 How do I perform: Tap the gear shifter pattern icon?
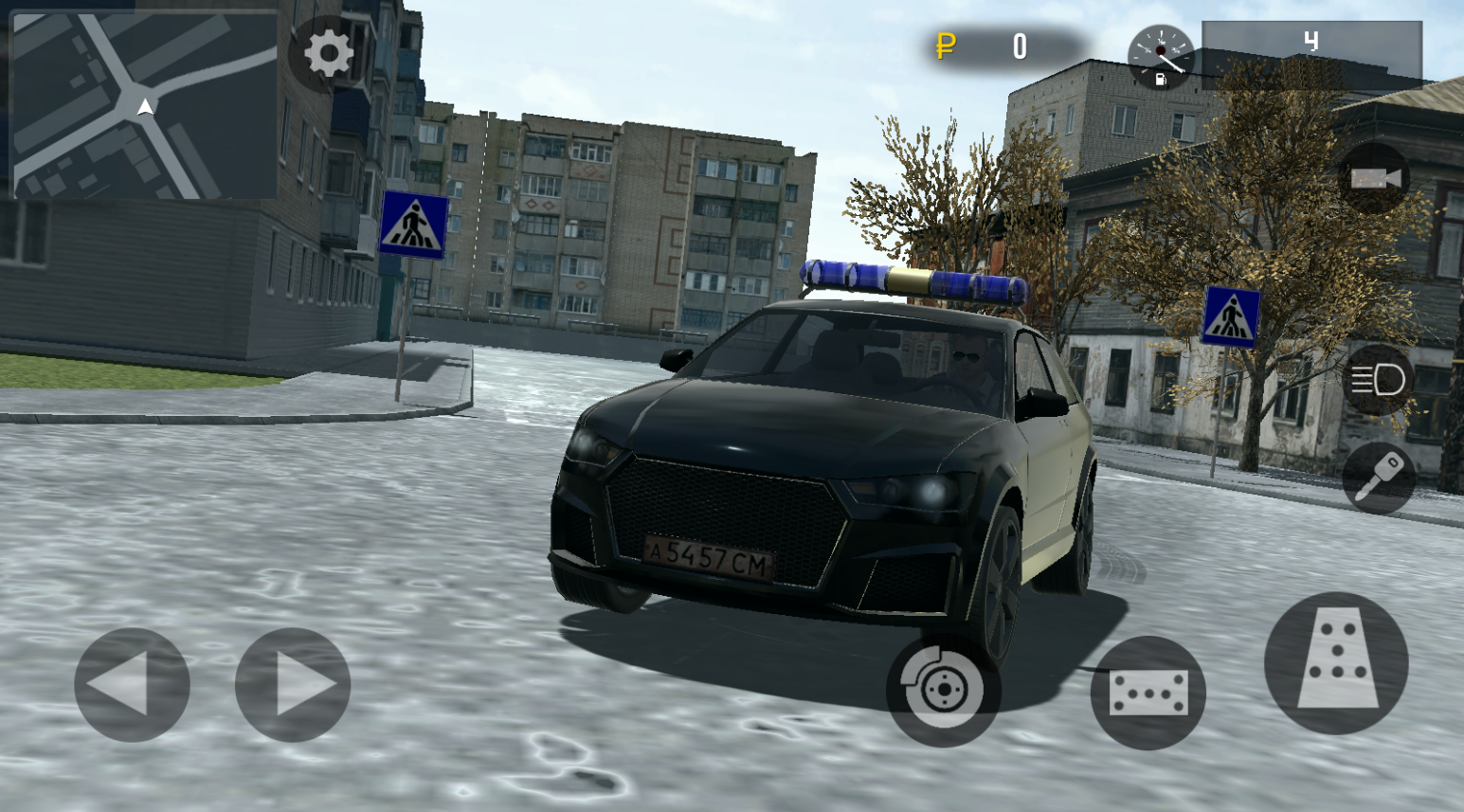pyautogui.click(x=1339, y=657)
